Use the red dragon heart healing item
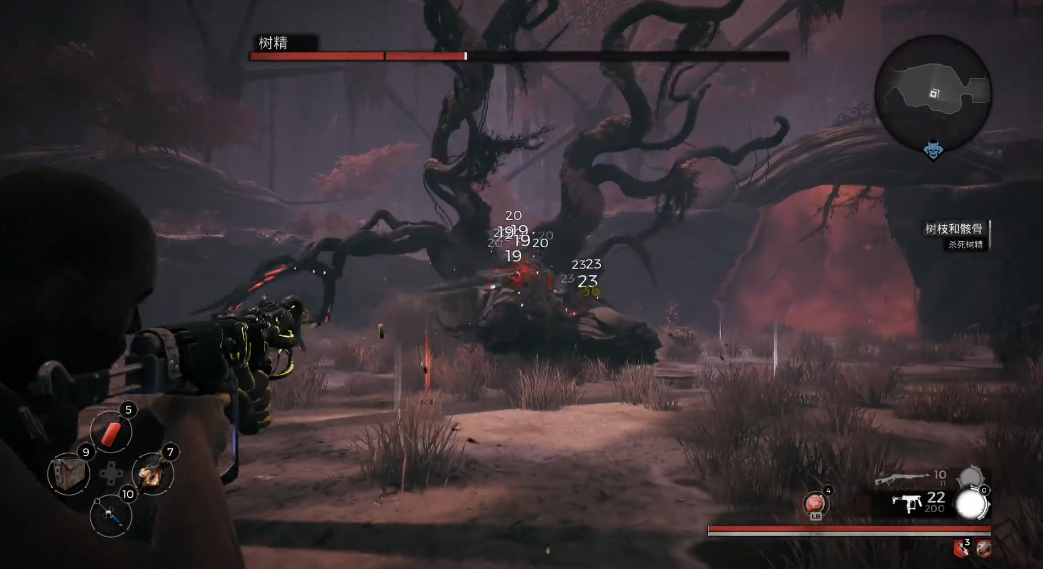The height and width of the screenshot is (569, 1043). point(816,505)
